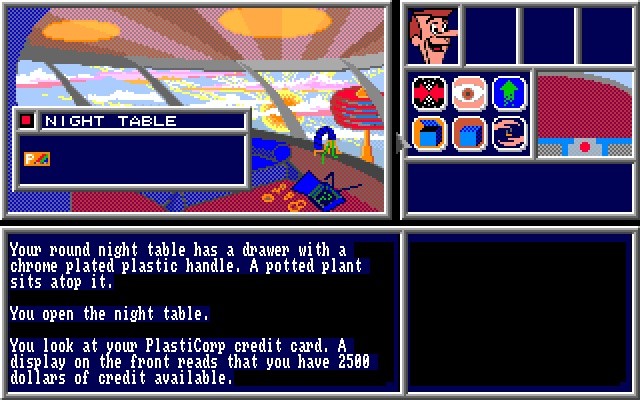Screen dimensions: 640x400
Task: Select the Night Table title bar
Action: pyautogui.click(x=140, y=121)
